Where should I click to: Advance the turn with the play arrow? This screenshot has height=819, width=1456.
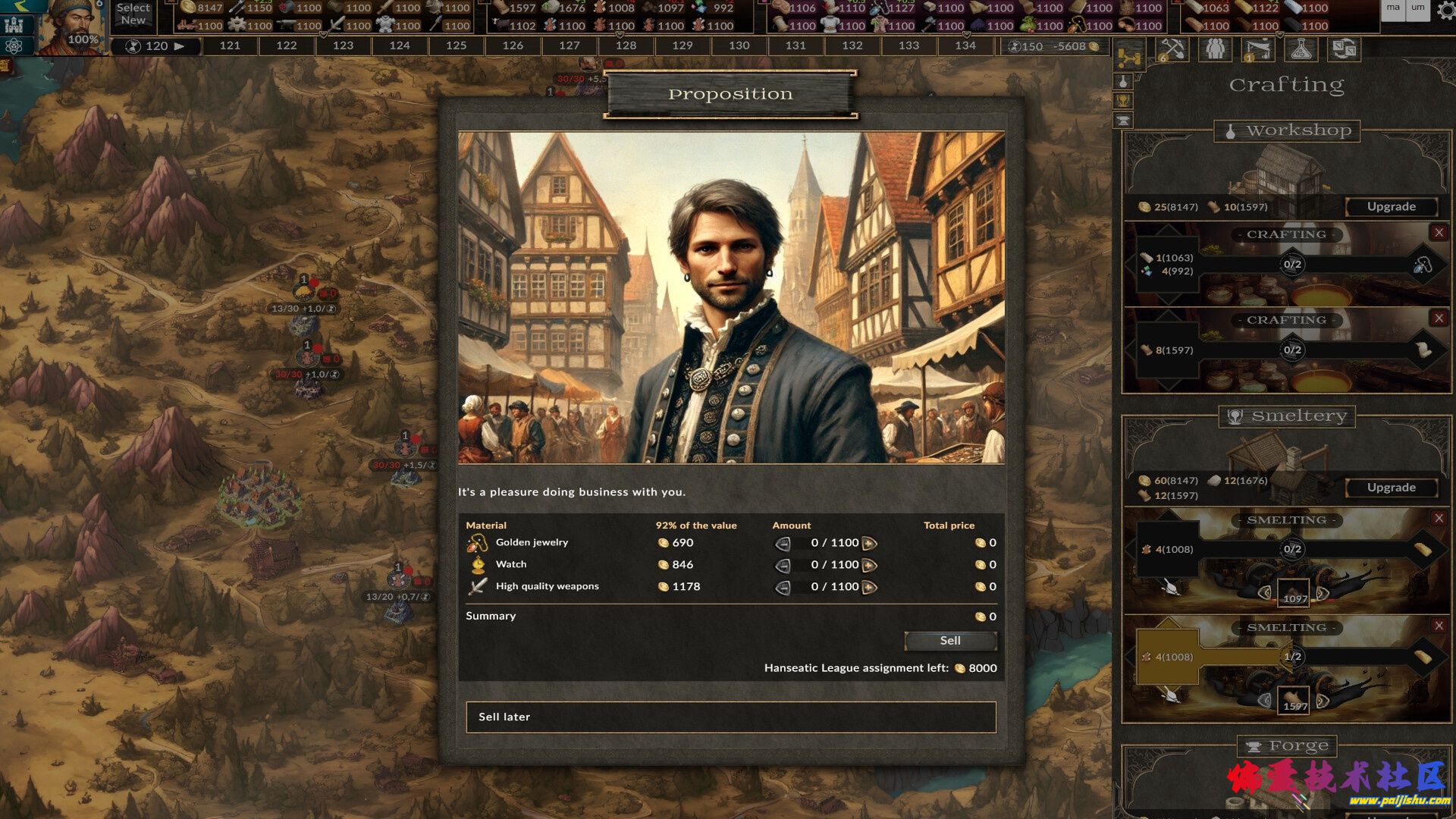coord(180,45)
